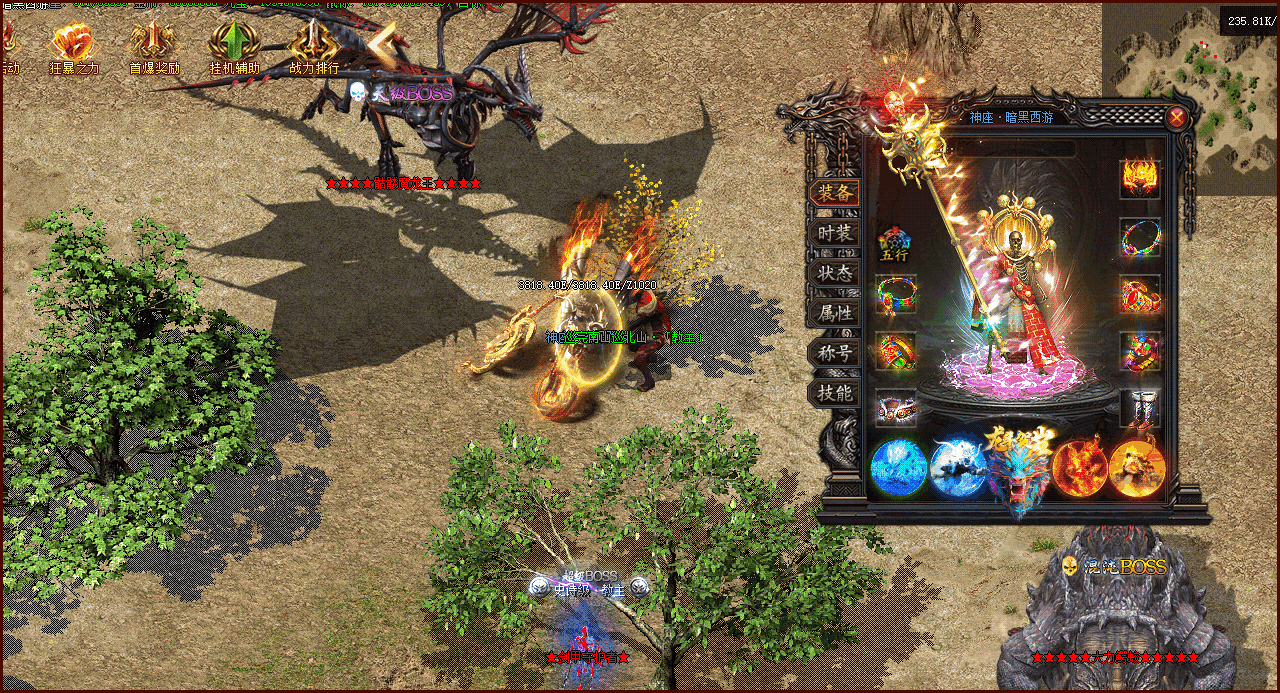Go to the 技能 tab
The image size is (1280, 693).
(834, 393)
